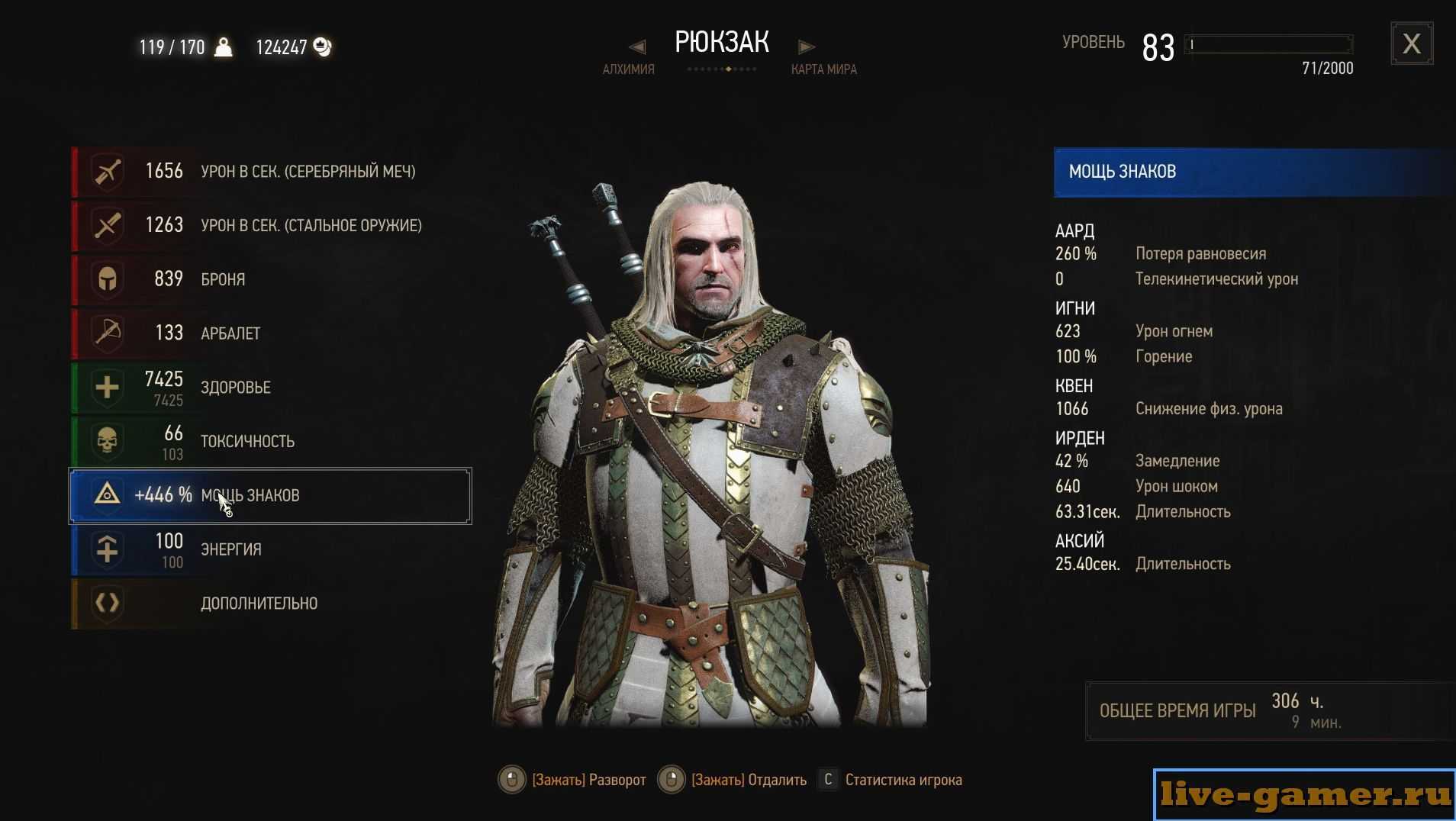The height and width of the screenshot is (821, 1456).
Task: Switch to the Алхимия panel
Action: click(628, 69)
